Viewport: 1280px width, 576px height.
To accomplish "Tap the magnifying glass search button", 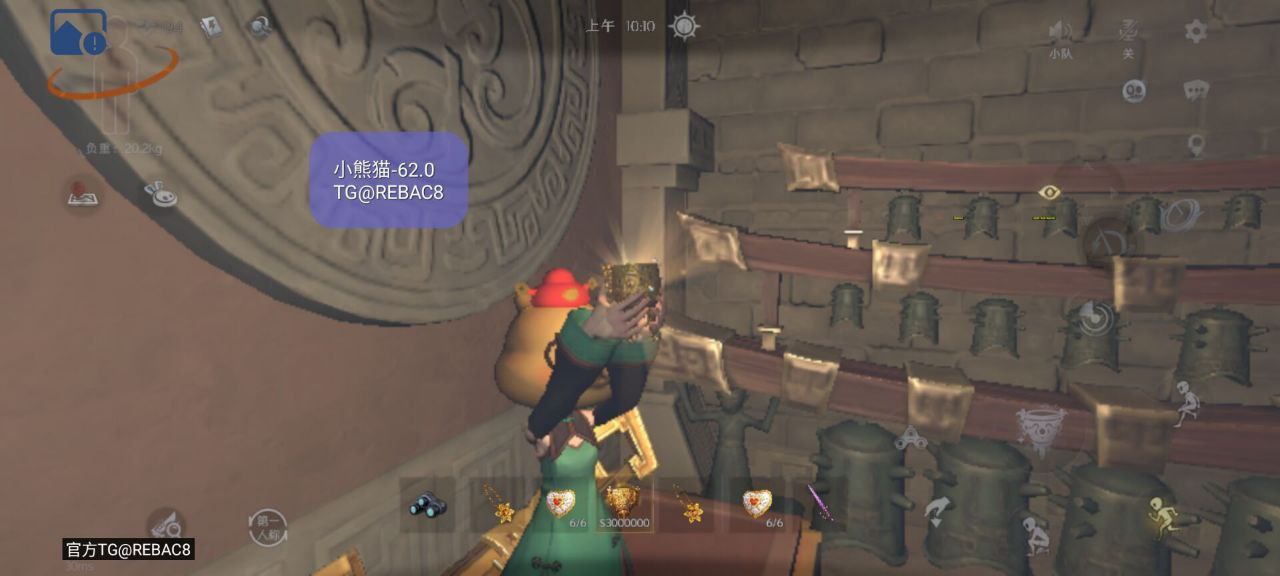I will coord(165,523).
